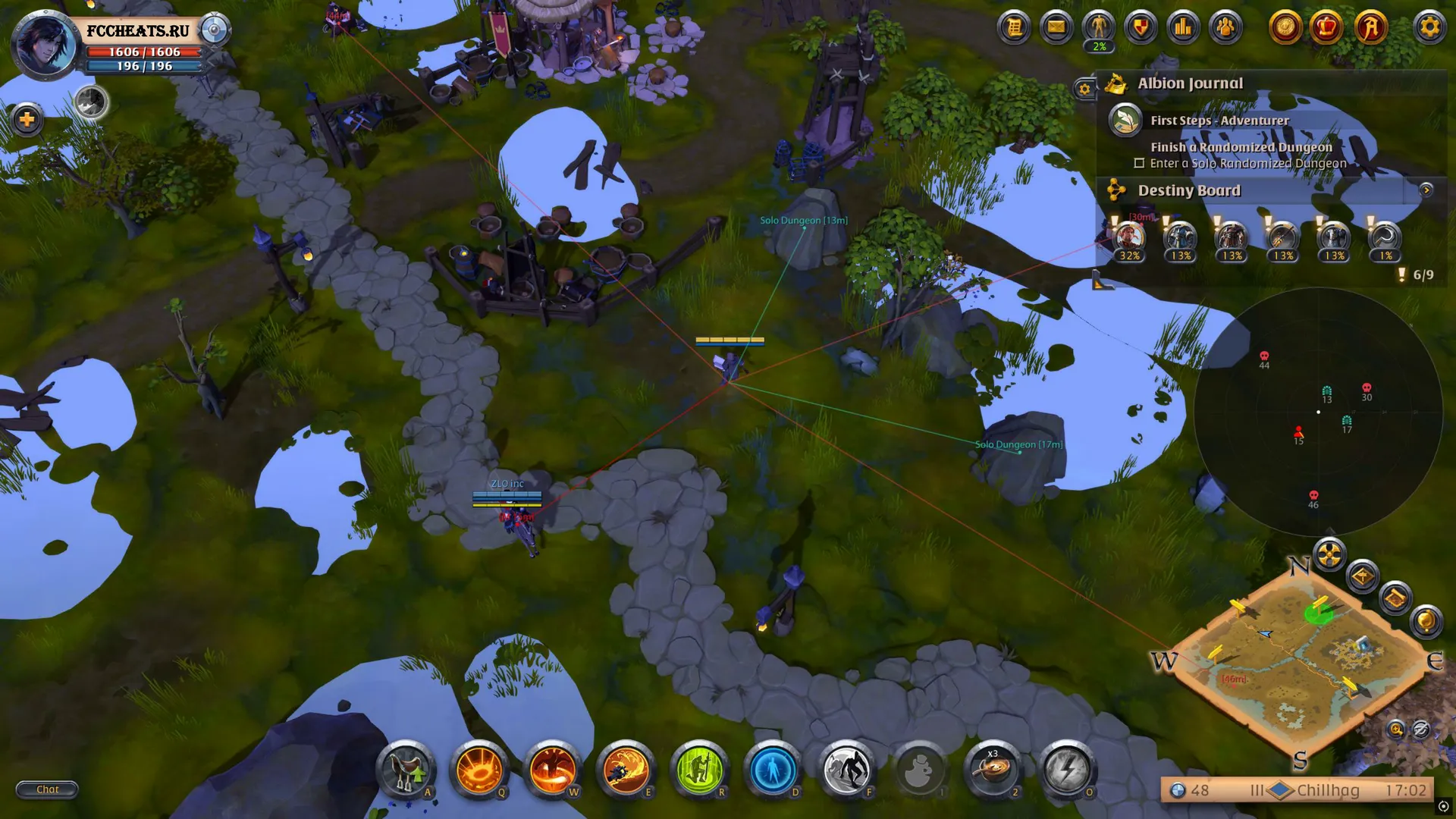
Task: Open the Chat panel
Action: tap(47, 789)
